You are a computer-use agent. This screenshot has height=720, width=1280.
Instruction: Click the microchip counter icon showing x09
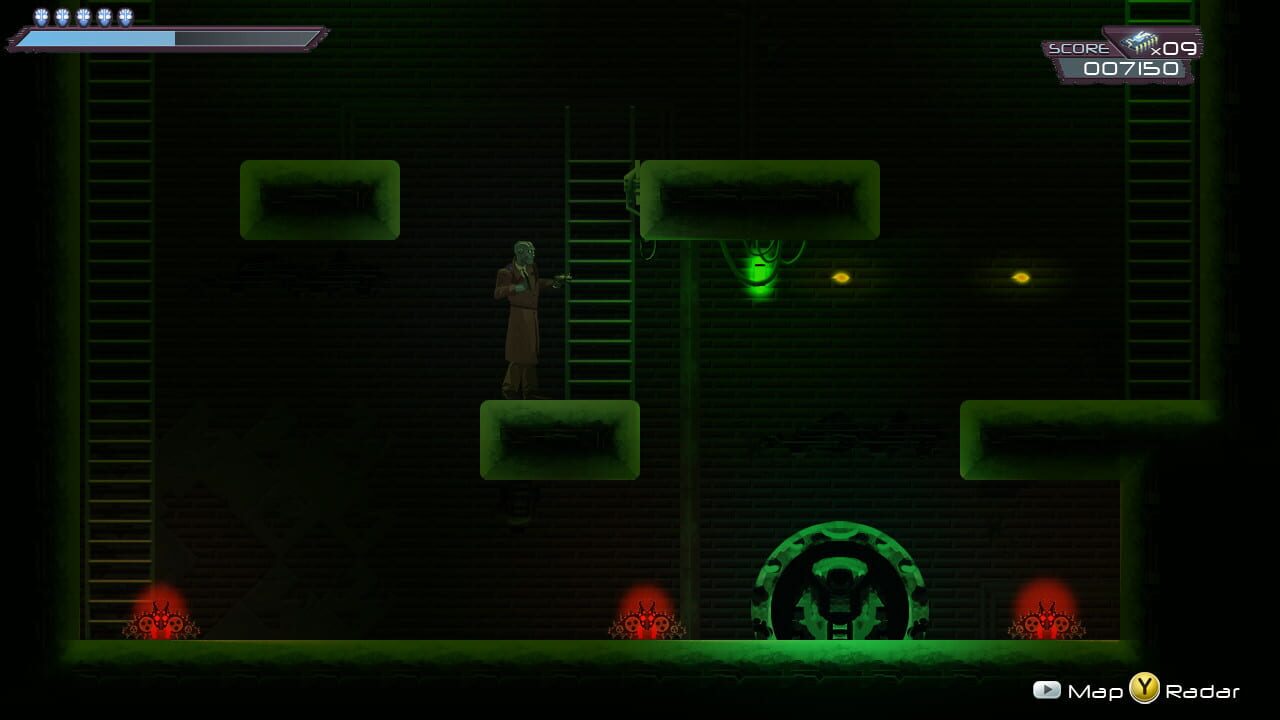pyautogui.click(x=1140, y=42)
